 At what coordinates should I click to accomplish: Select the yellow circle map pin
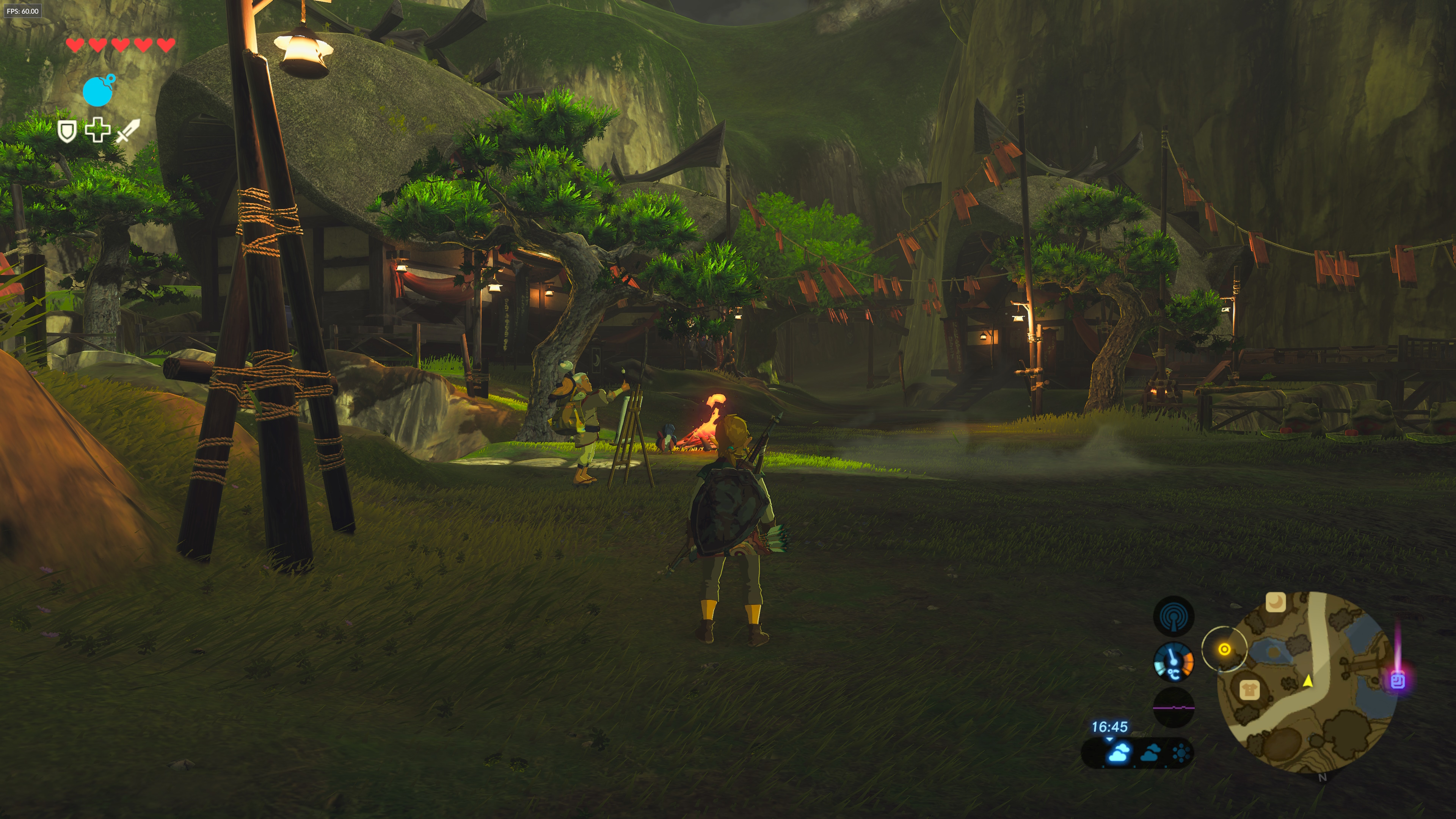(1224, 650)
